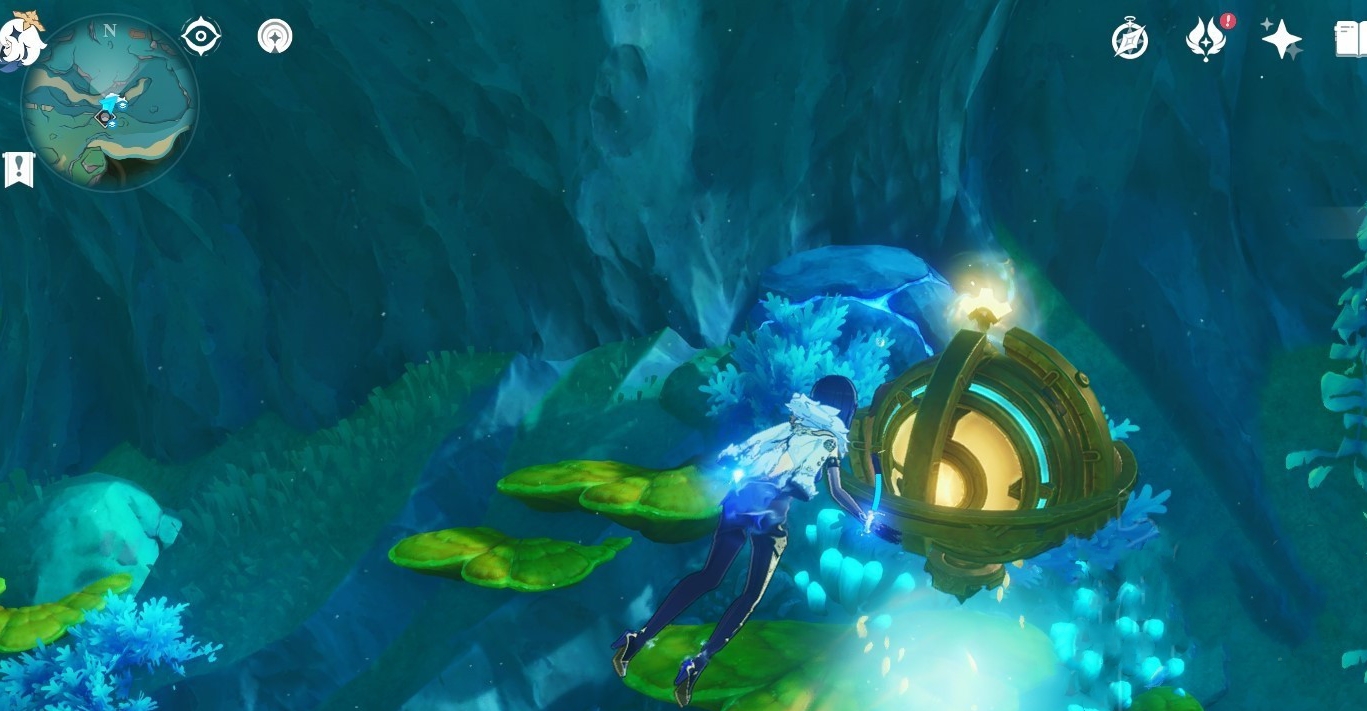Open the compass icon
This screenshot has width=1367, height=711.
pyautogui.click(x=1130, y=40)
